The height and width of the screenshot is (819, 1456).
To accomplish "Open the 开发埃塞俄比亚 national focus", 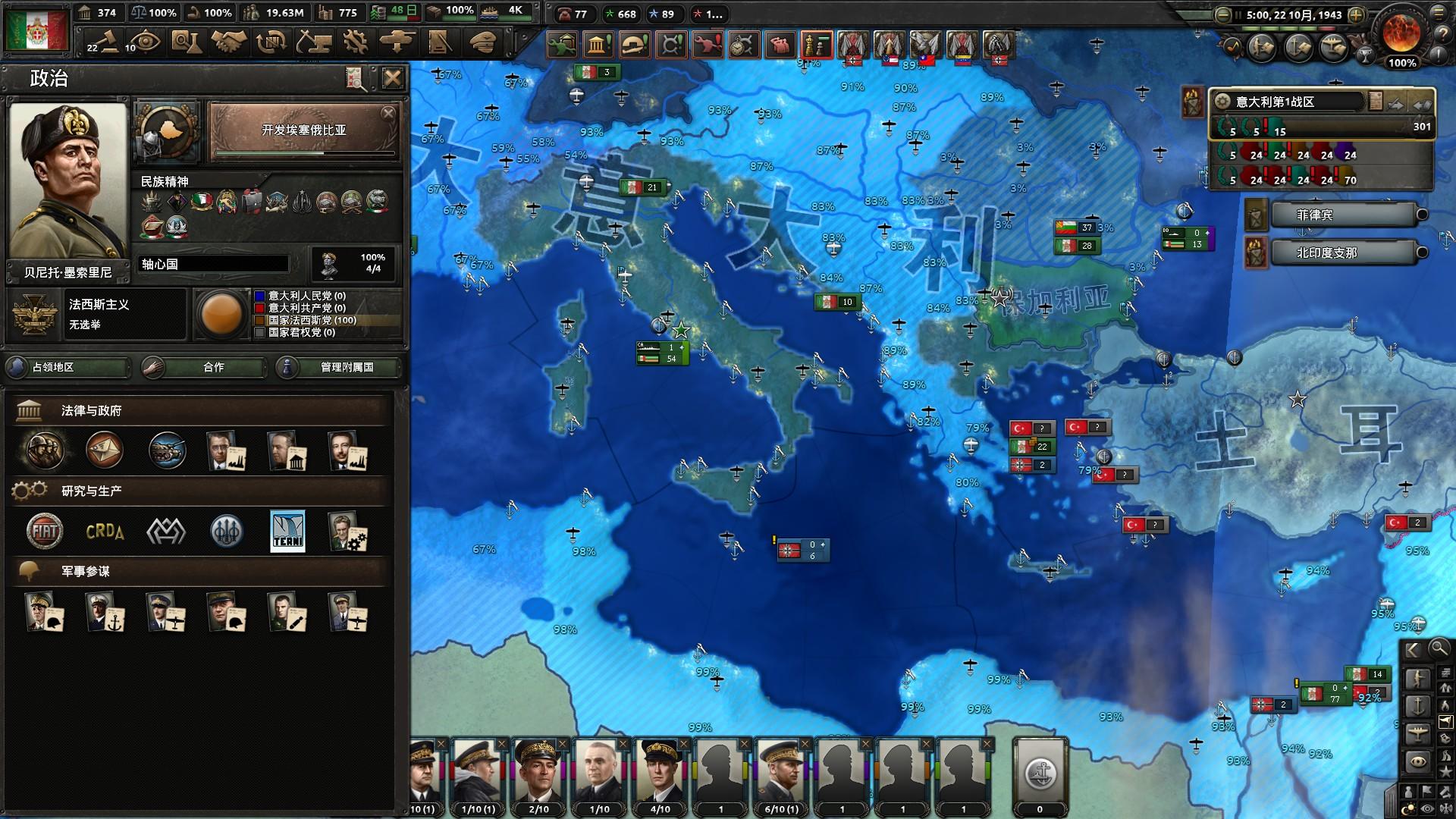I will 303,132.
